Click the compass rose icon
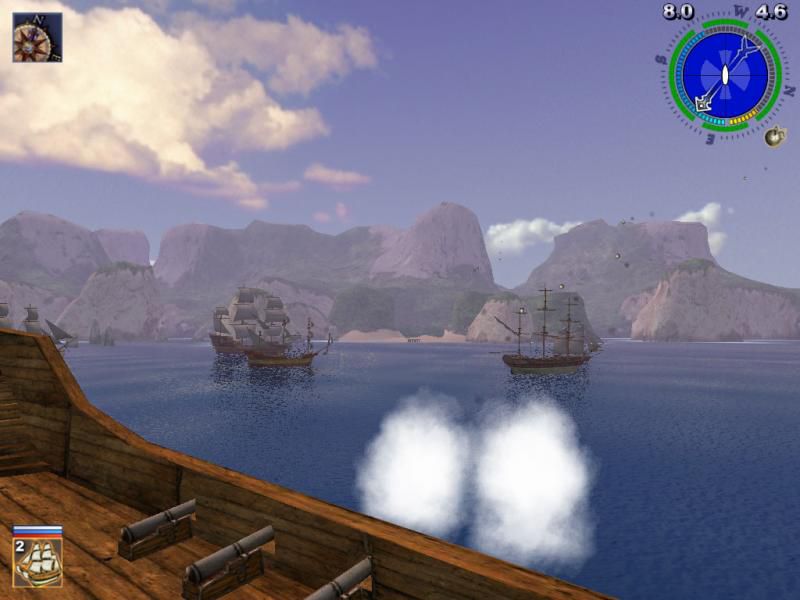The image size is (800, 600). (37, 37)
